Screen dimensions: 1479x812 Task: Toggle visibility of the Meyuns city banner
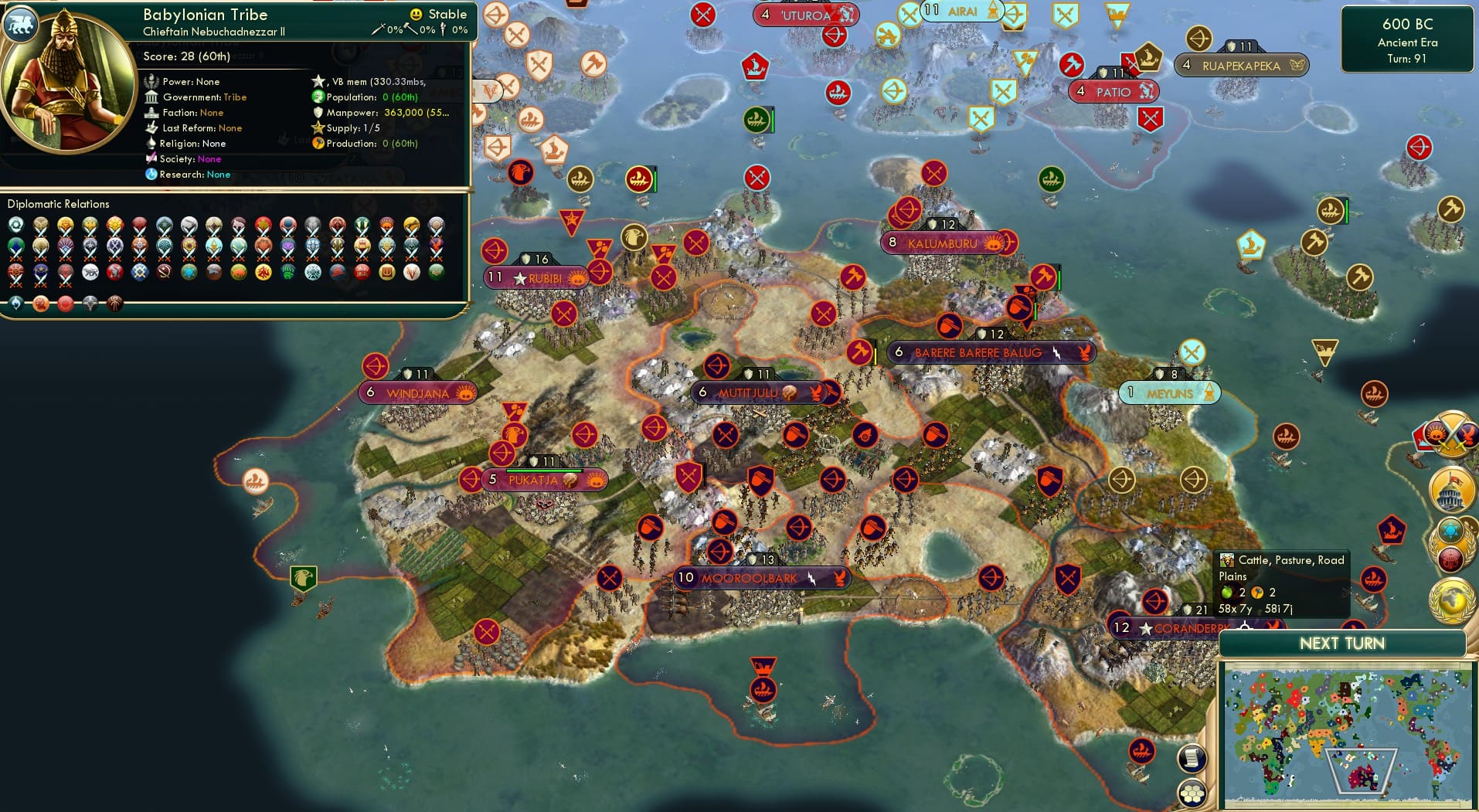click(x=1168, y=392)
